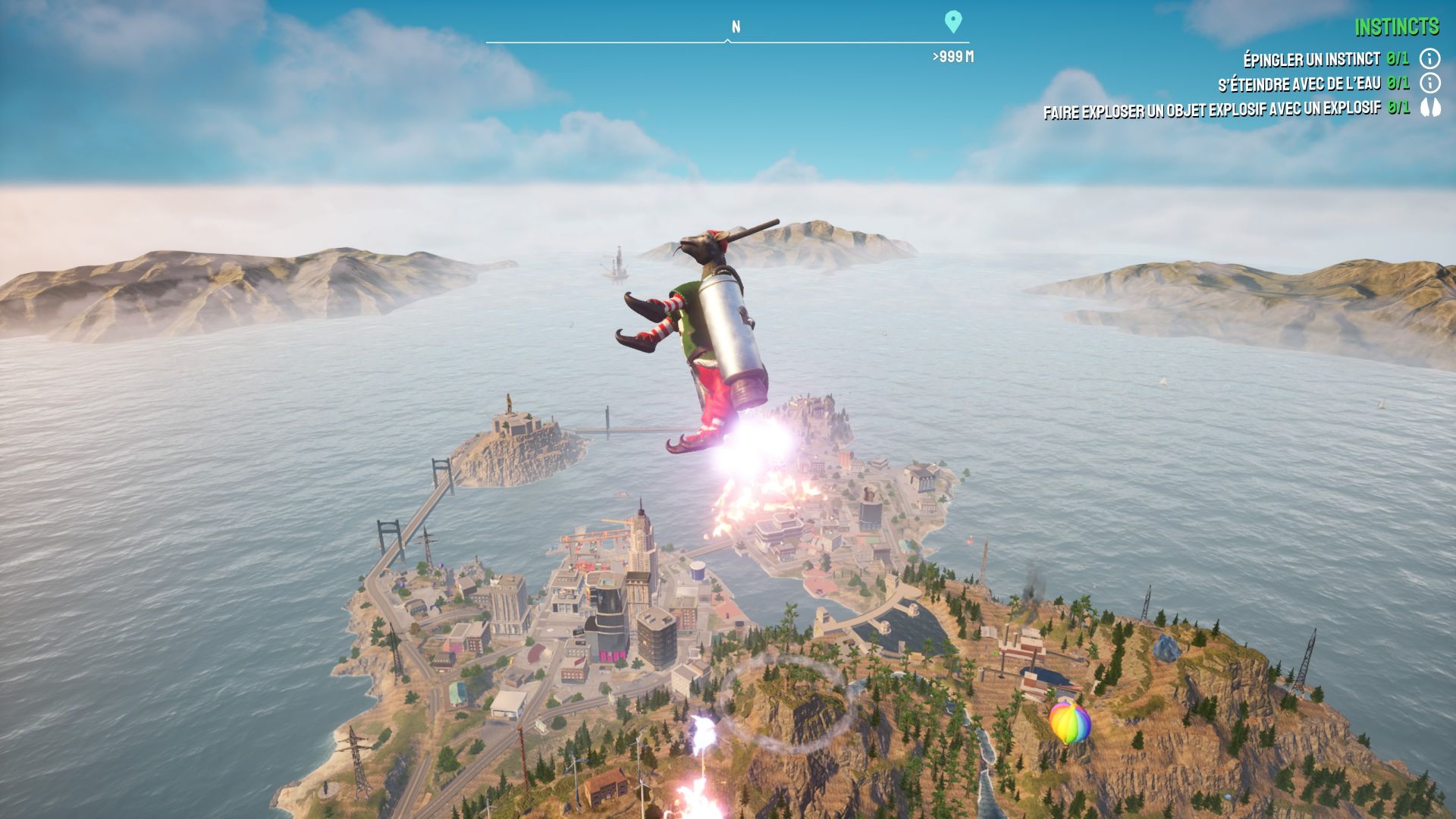Click the hoofprint icon beside the explosive objective
Image resolution: width=1456 pixels, height=819 pixels.
tap(1429, 108)
